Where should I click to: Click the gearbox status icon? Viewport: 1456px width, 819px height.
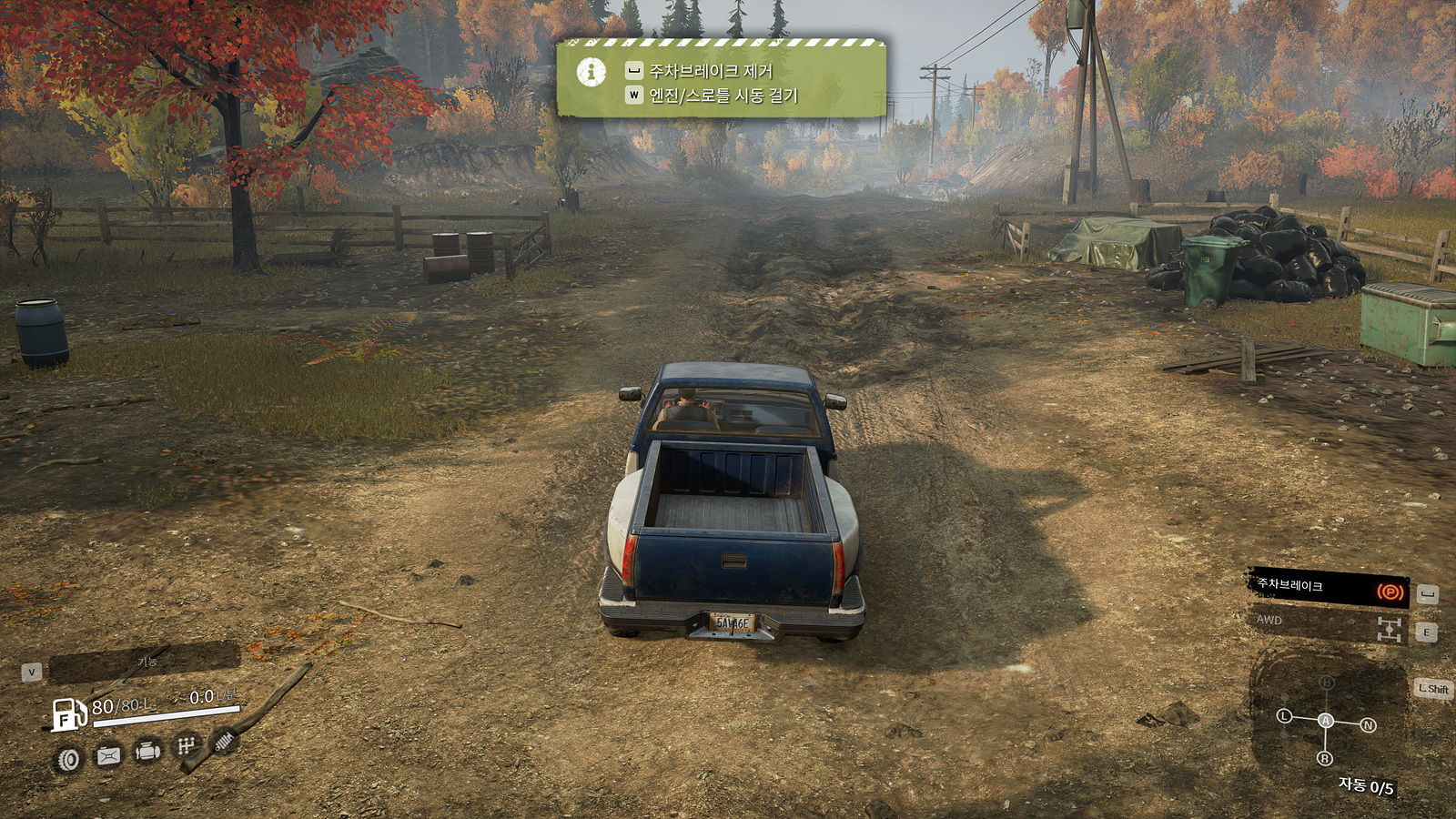[187, 746]
